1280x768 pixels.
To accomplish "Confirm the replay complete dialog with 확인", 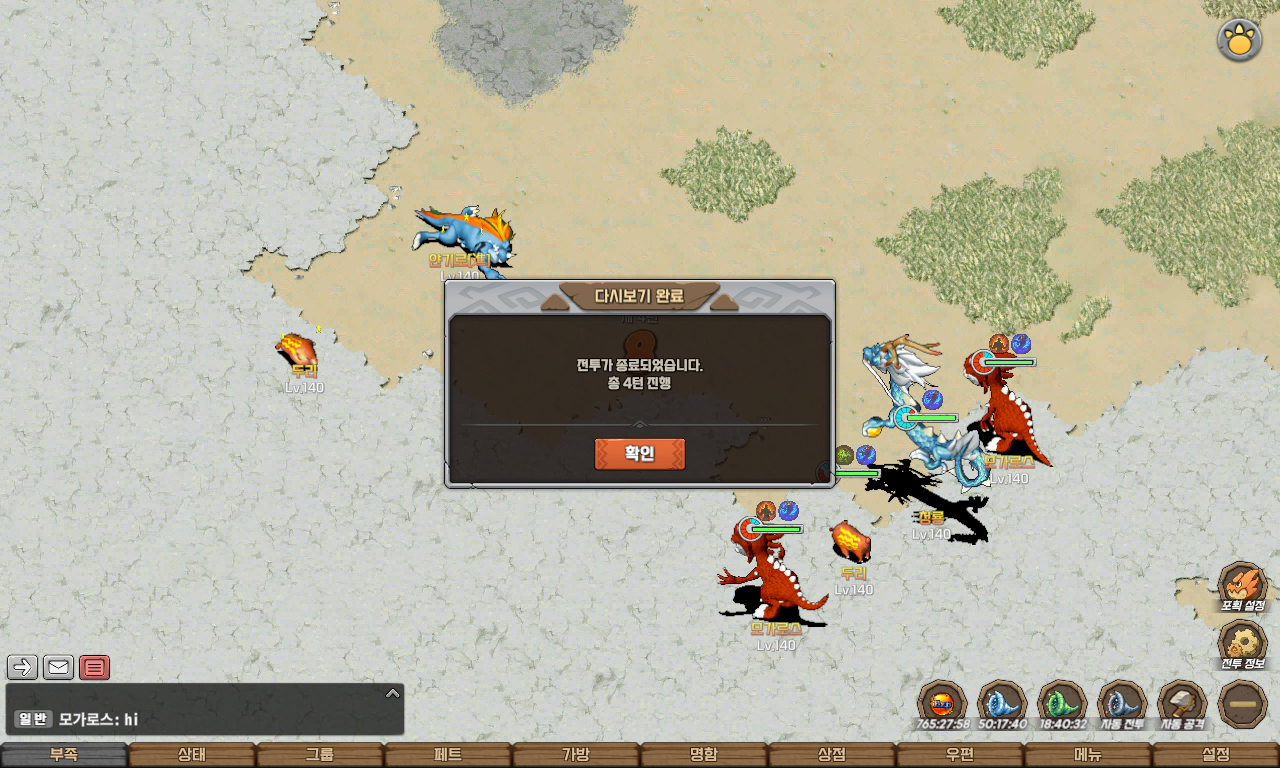I will [x=640, y=454].
